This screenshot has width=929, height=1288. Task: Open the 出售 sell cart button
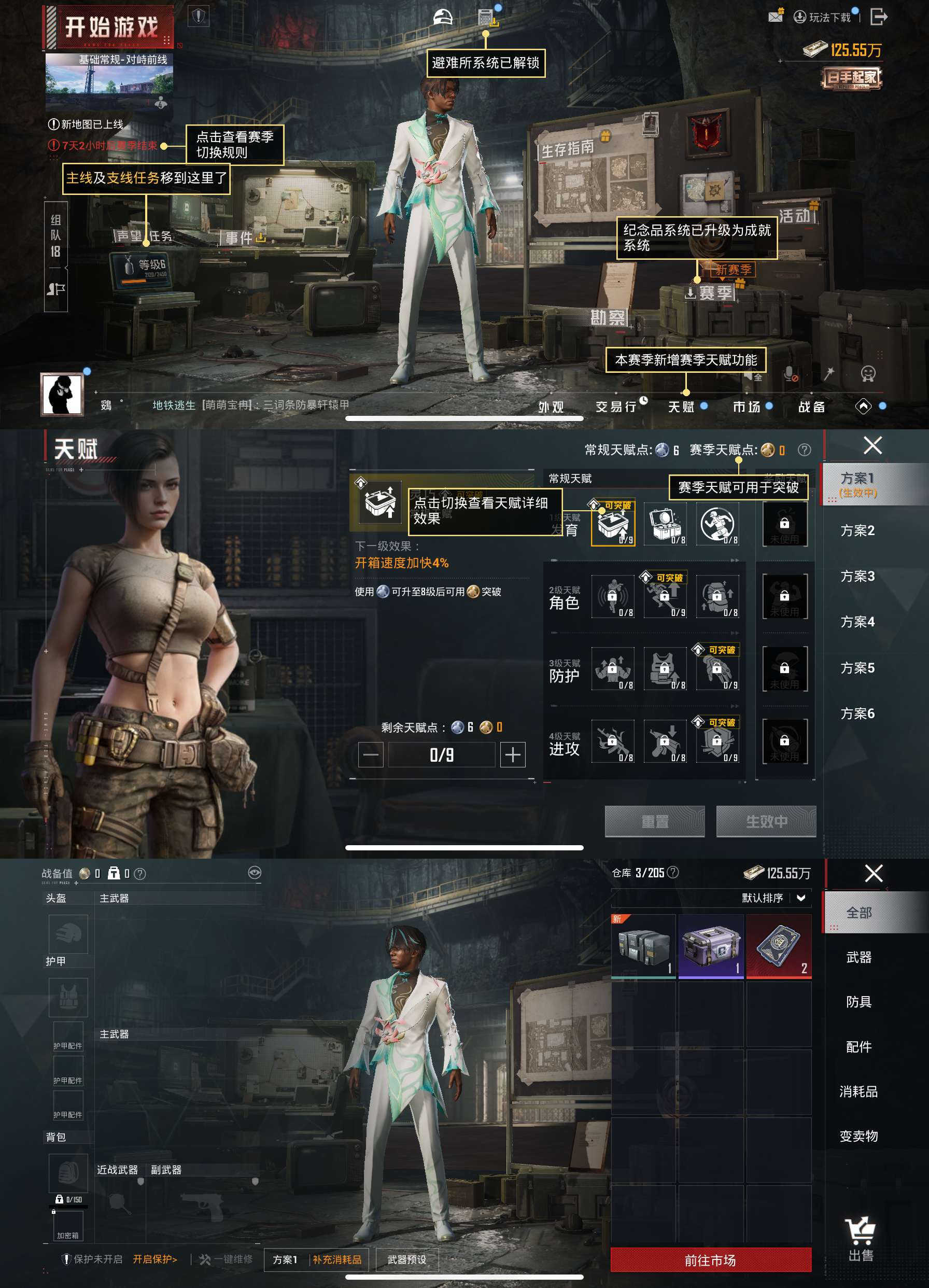pos(860,1239)
